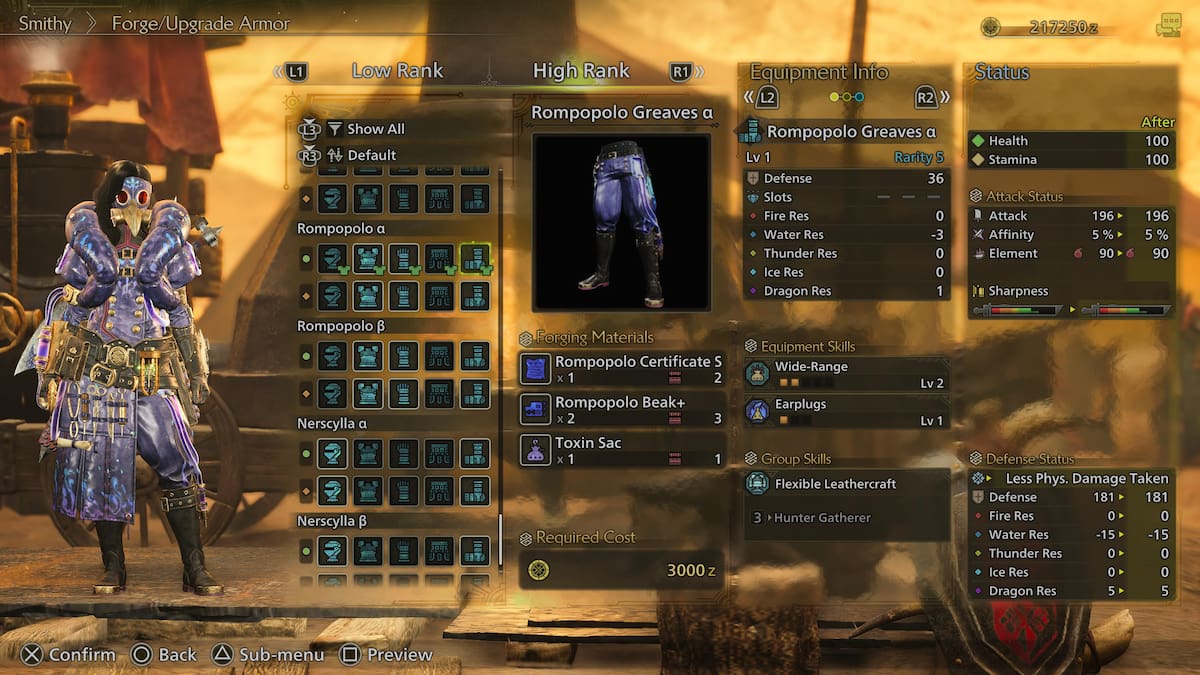This screenshot has height=675, width=1200.
Task: Choose the Toxin Sac material row
Action: [621, 450]
